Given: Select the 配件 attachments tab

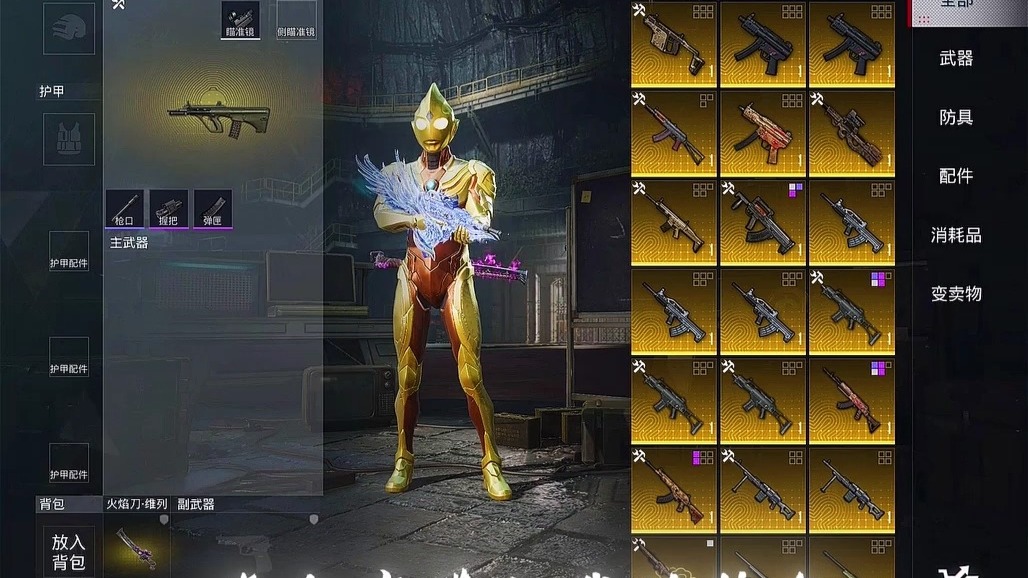Looking at the screenshot, I should click(956, 176).
